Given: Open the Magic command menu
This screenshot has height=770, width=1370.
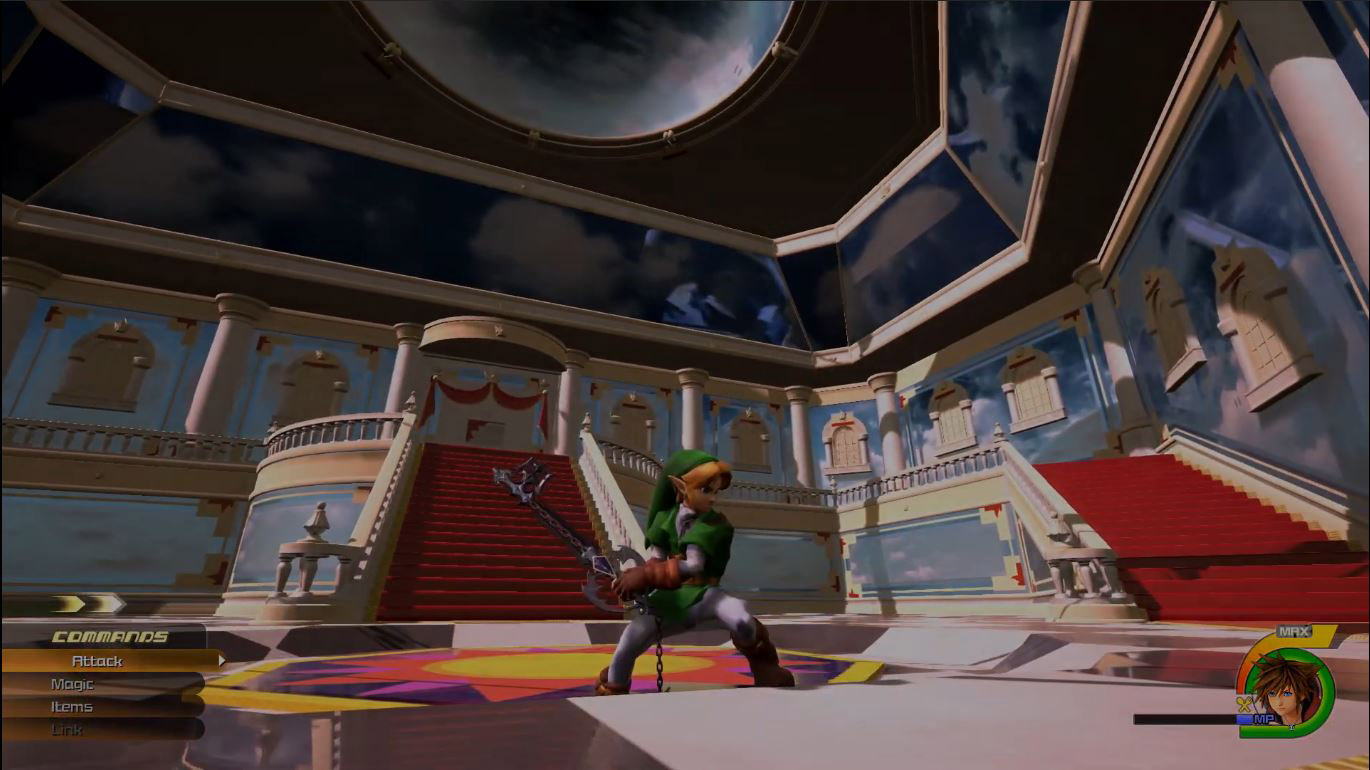Looking at the screenshot, I should pos(72,684).
